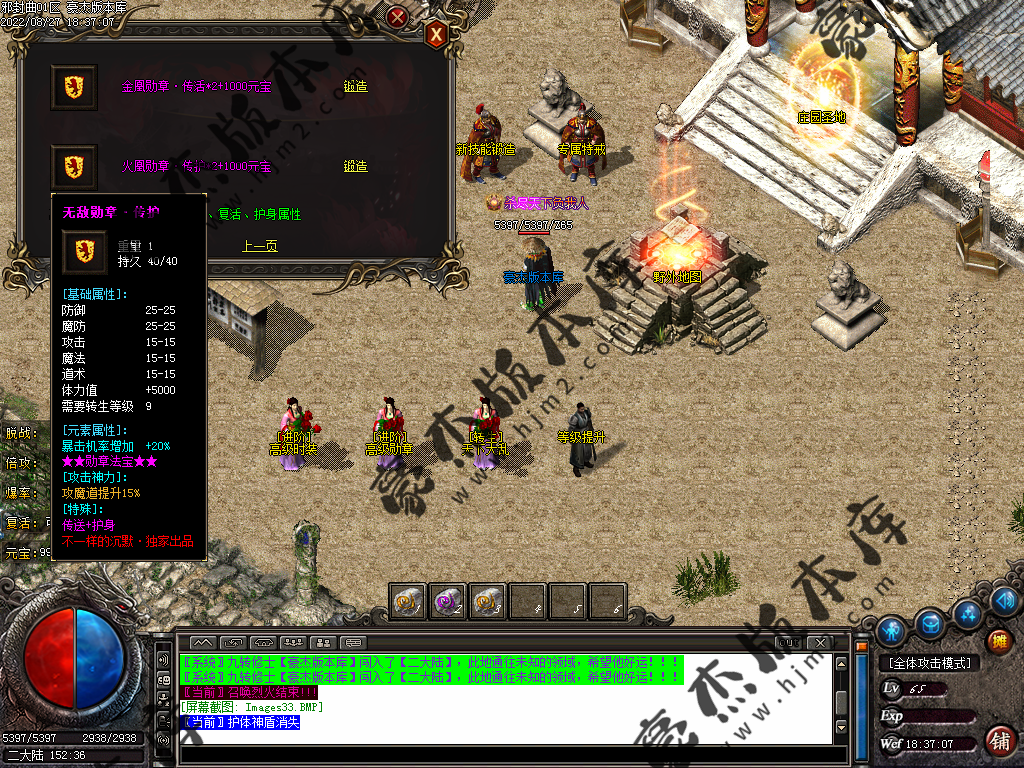The height and width of the screenshot is (768, 1024).
Task: Go to the previous page via 上一页
Action: pos(259,245)
